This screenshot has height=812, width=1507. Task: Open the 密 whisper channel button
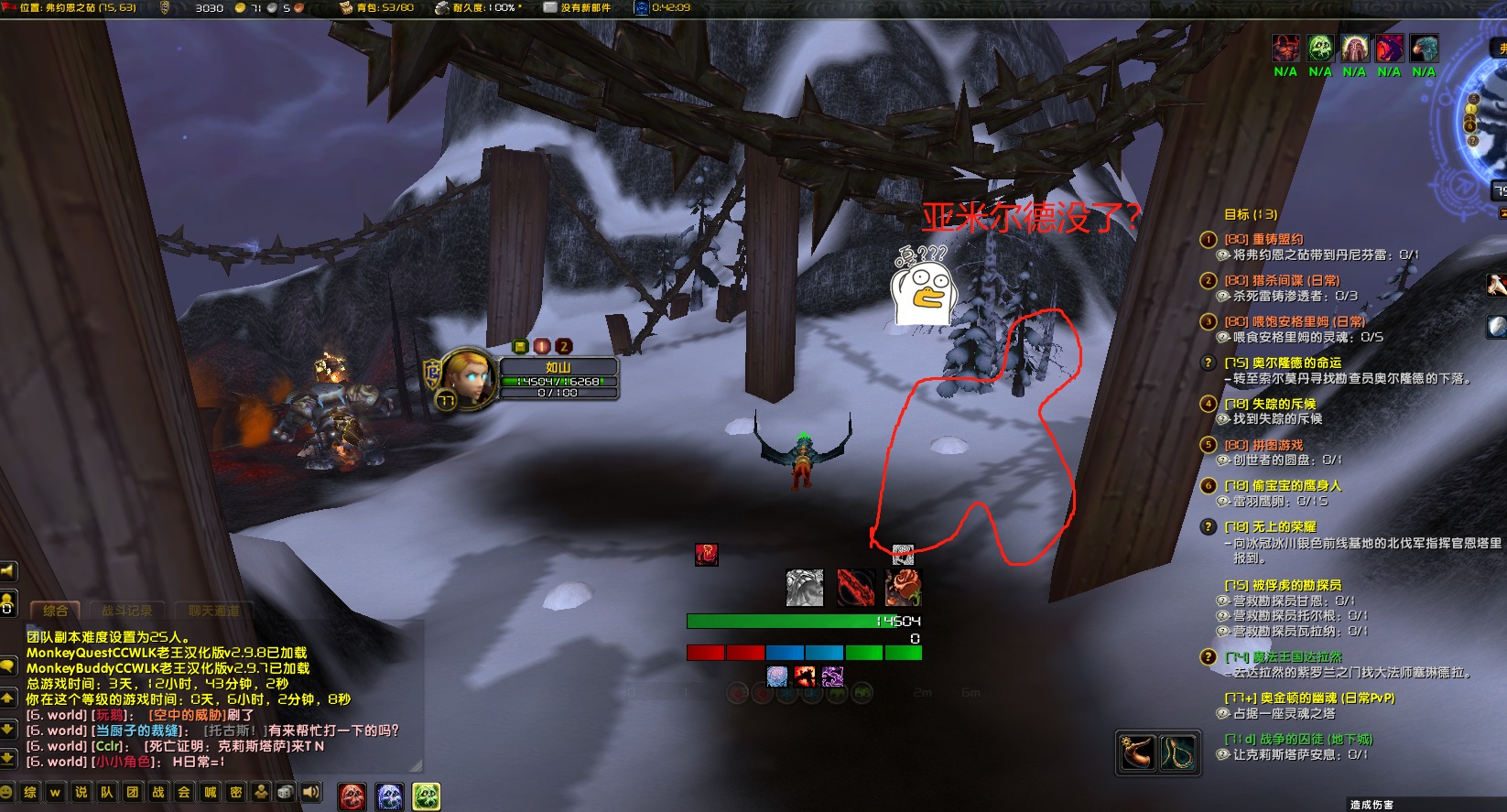pyautogui.click(x=236, y=793)
